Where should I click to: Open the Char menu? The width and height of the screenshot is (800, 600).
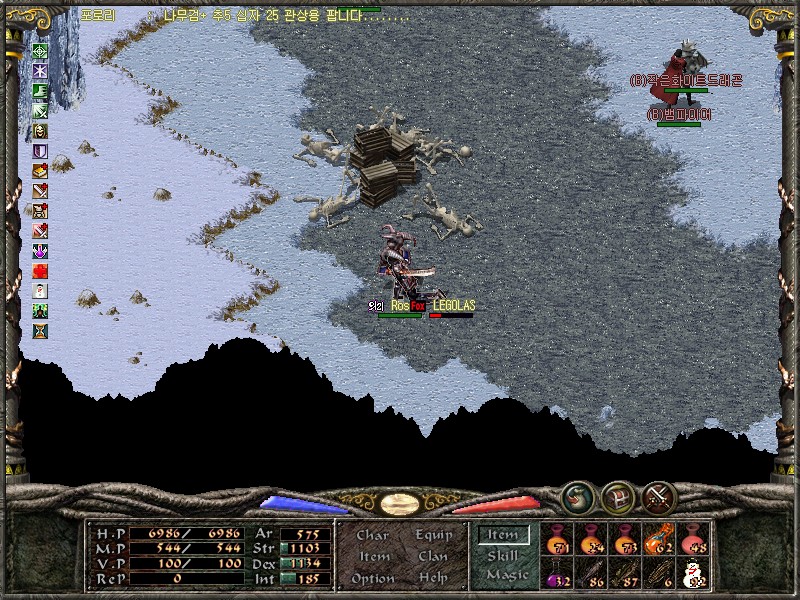tap(372, 535)
